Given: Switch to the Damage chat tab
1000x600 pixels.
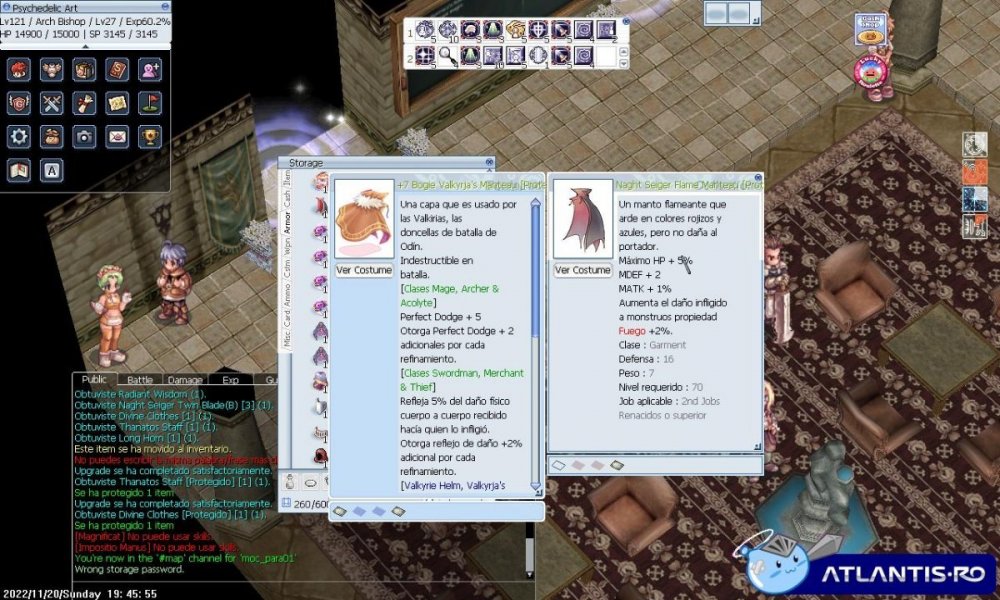Looking at the screenshot, I should click(185, 380).
